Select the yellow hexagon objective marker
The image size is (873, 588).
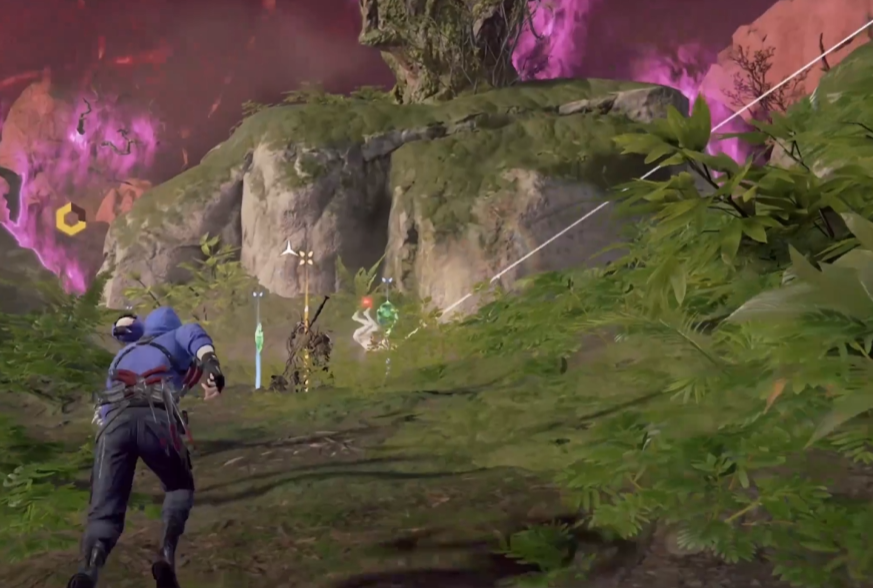pyautogui.click(x=70, y=218)
